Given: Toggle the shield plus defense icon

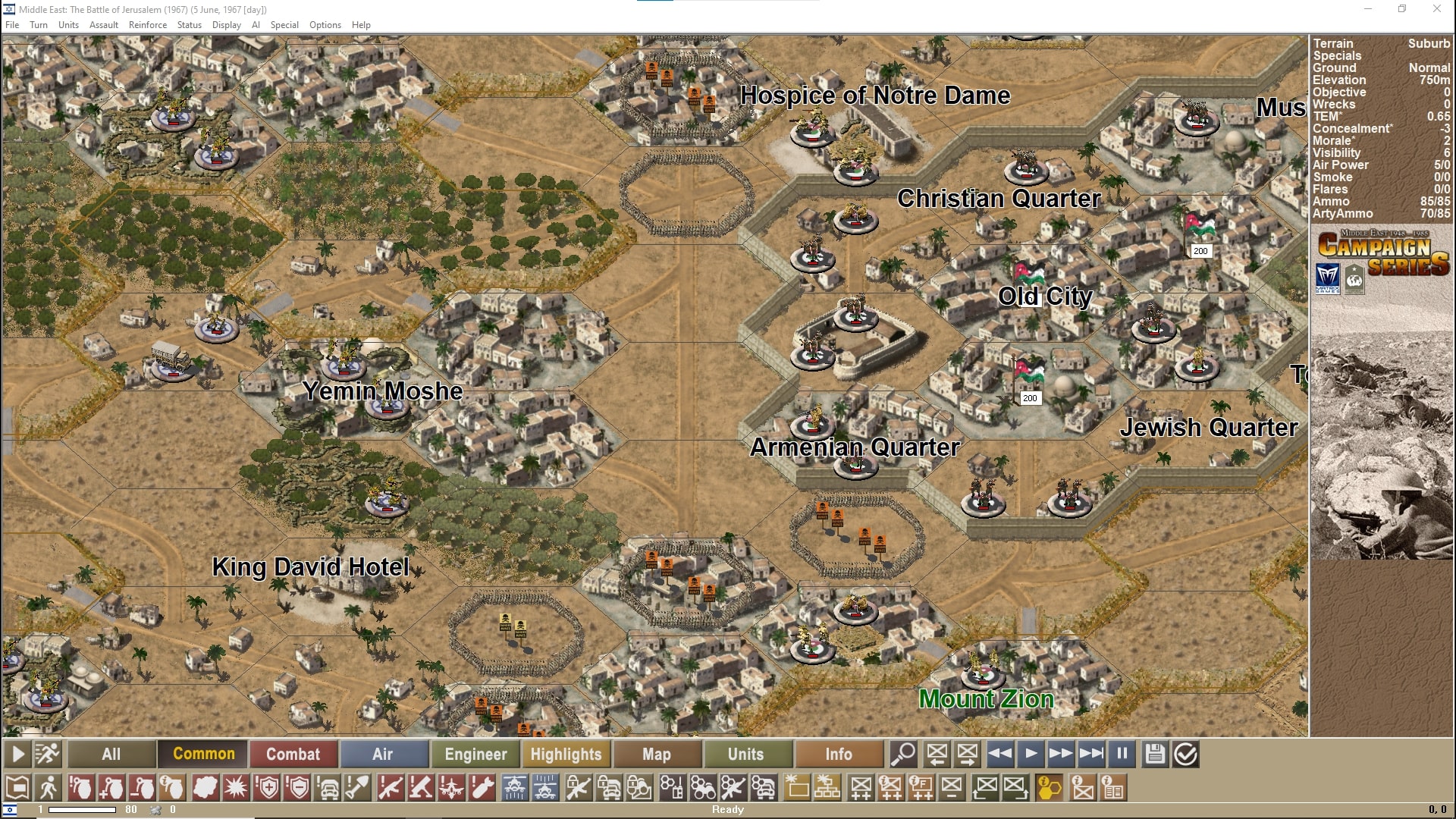Looking at the screenshot, I should pyautogui.click(x=267, y=788).
